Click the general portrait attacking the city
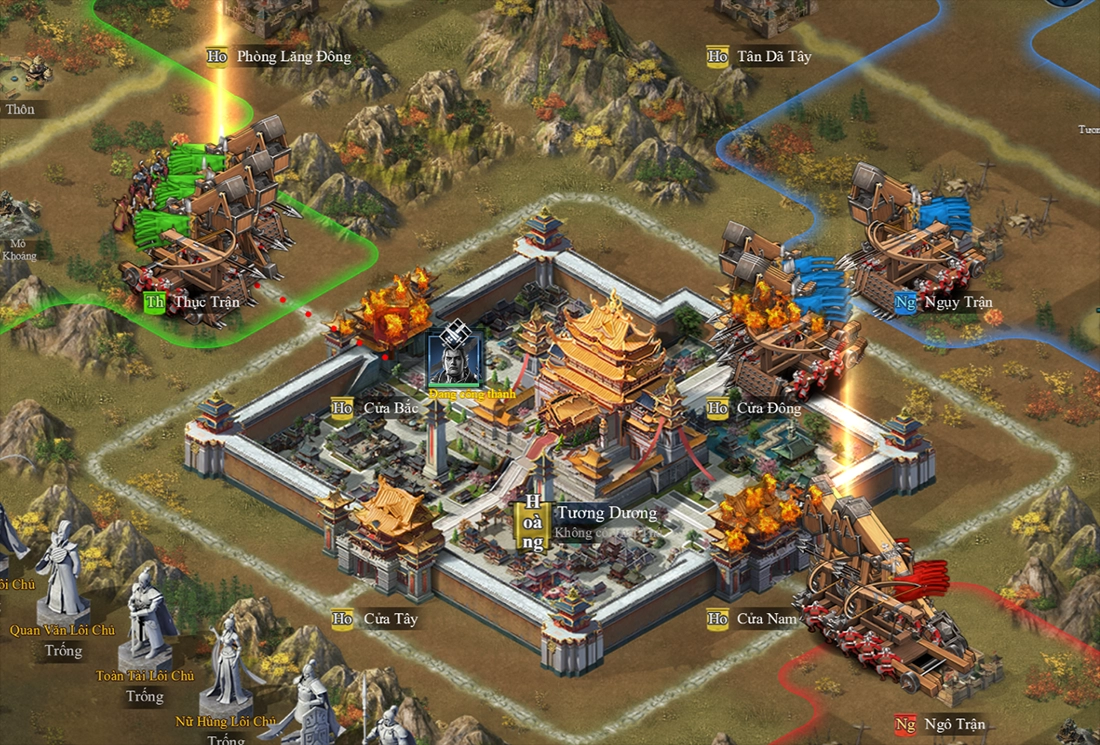Viewport: 1100px width, 745px height. (x=454, y=359)
